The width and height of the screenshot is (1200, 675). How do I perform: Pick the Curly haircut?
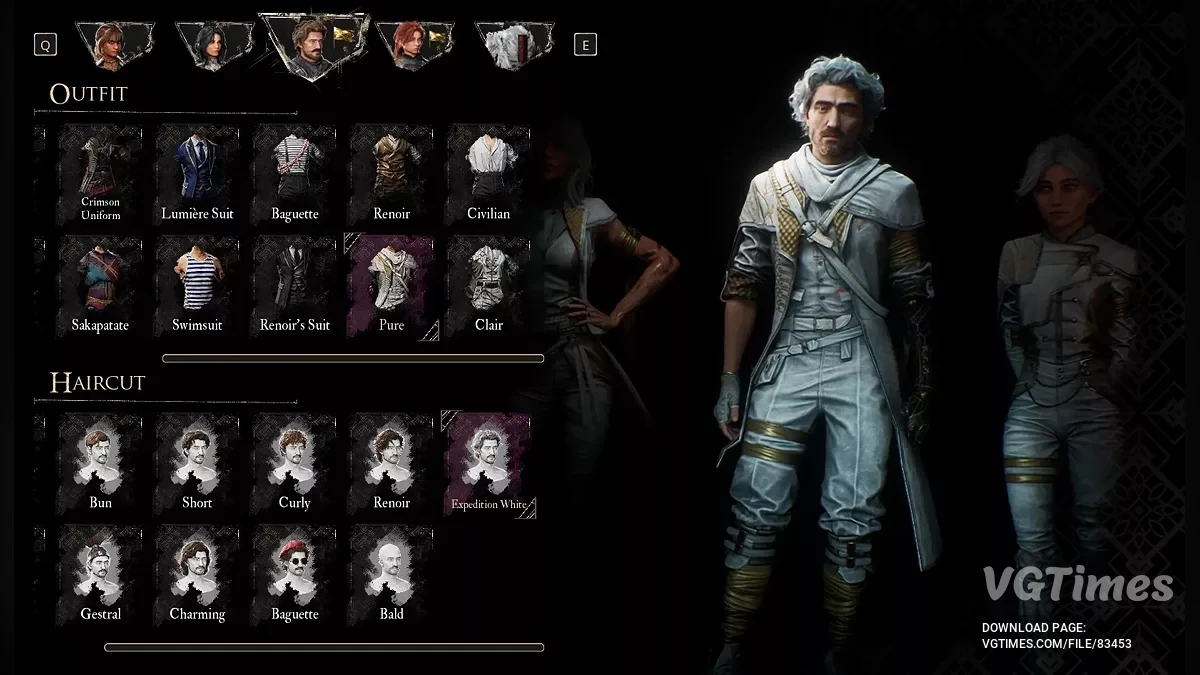click(x=295, y=464)
